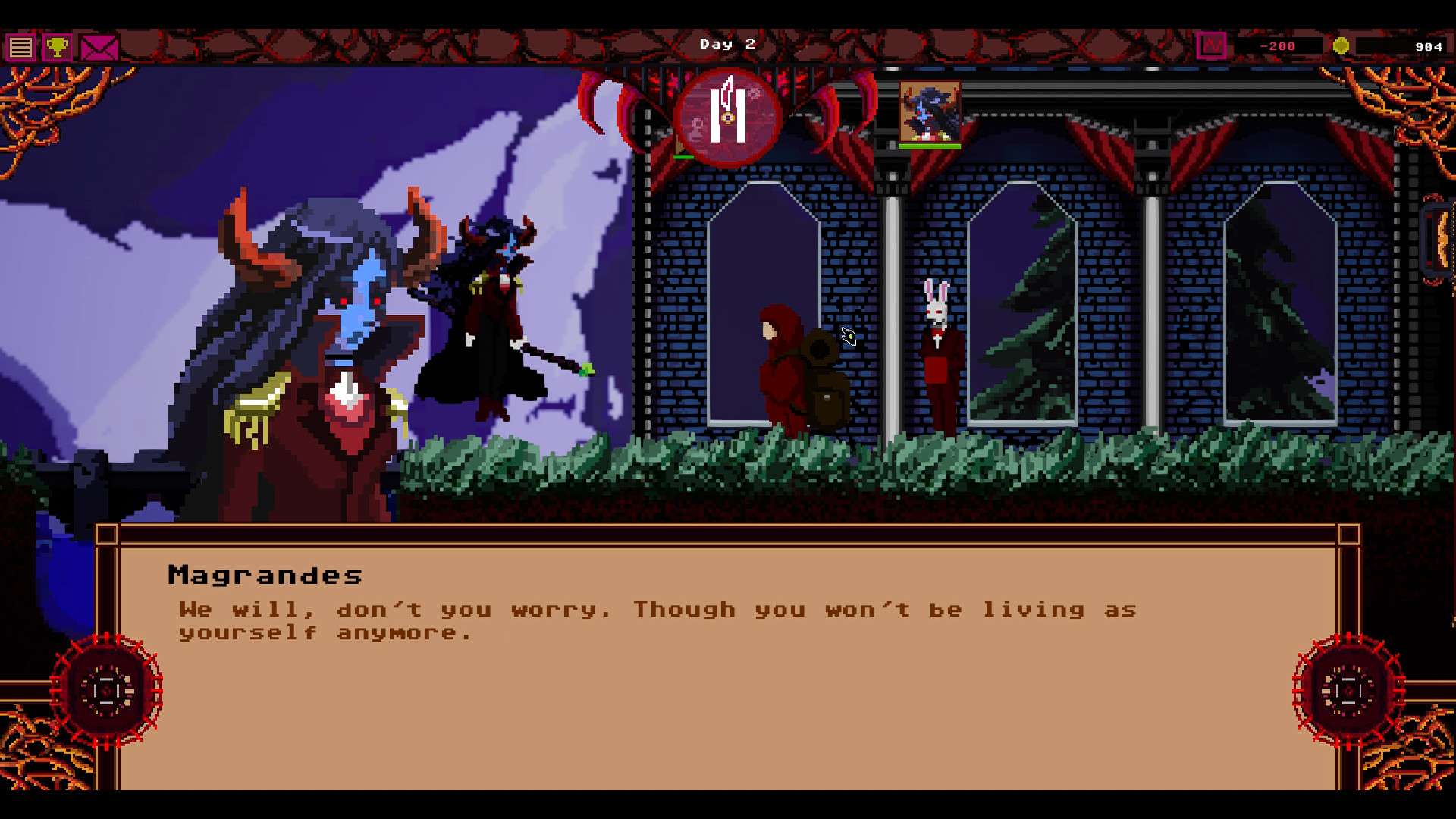
Task: Click the yellow gold coin icon
Action: click(1341, 45)
